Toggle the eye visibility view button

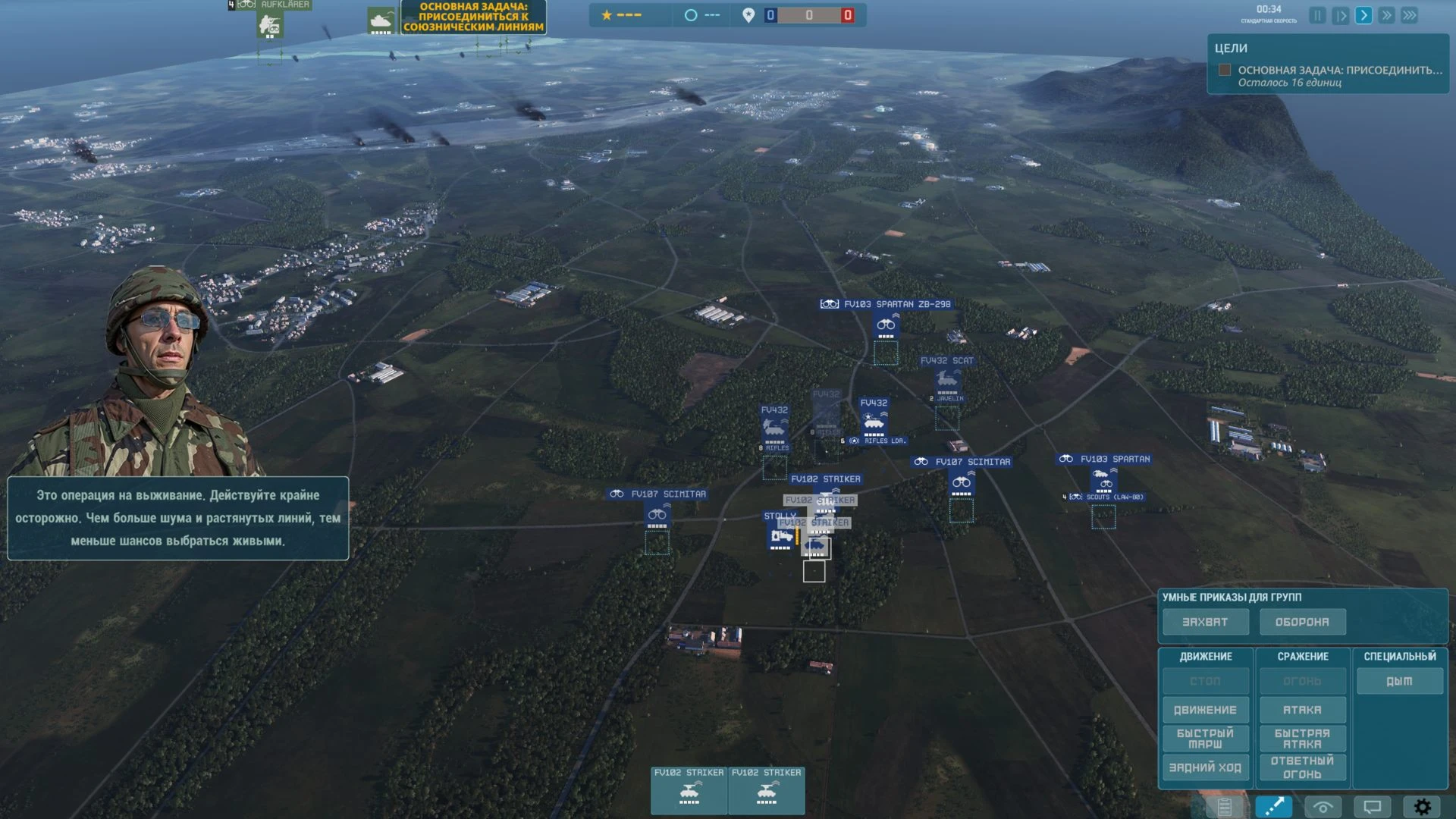click(1323, 807)
